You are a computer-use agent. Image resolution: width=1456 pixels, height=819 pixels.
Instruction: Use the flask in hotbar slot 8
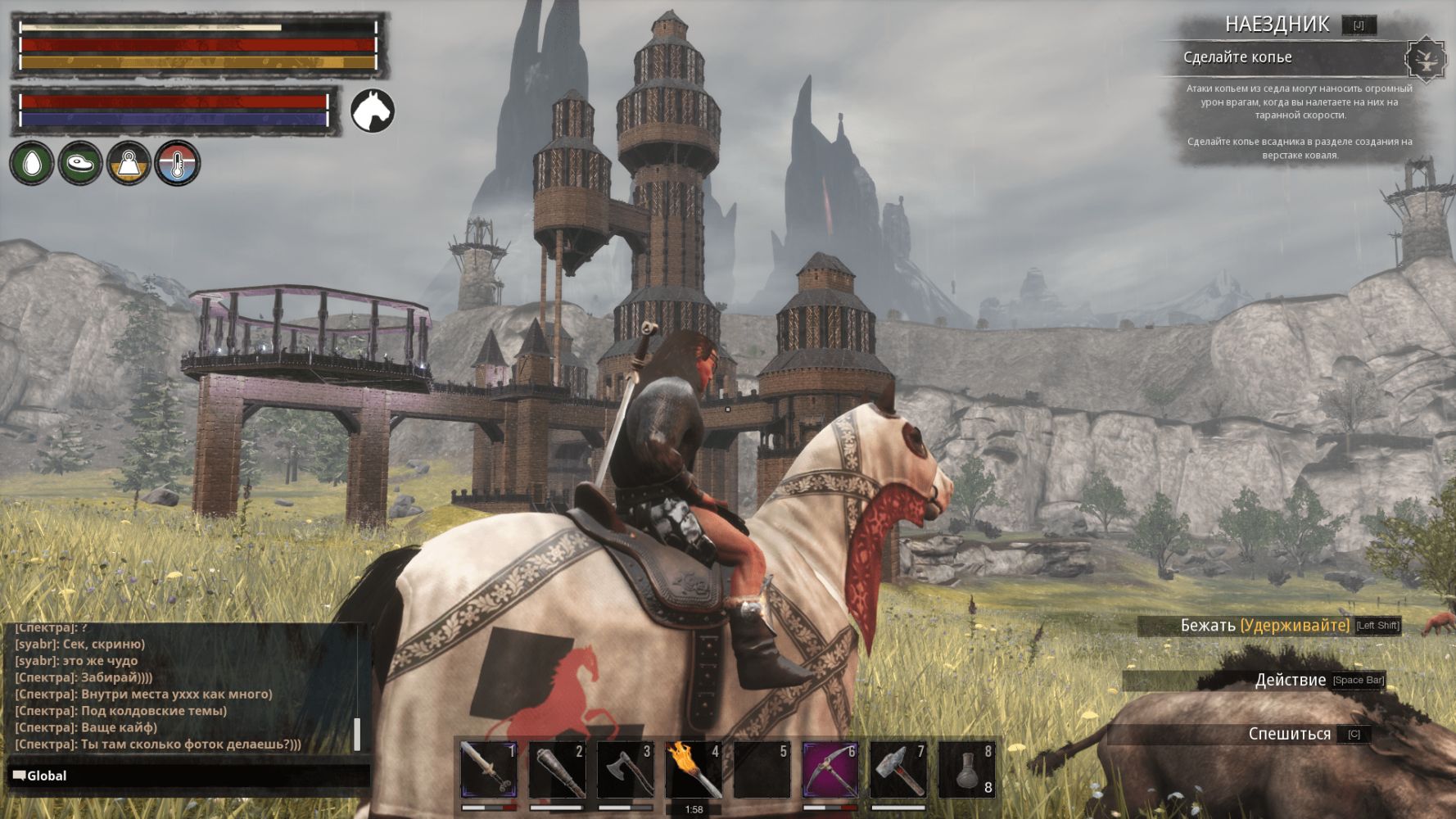pos(966,770)
